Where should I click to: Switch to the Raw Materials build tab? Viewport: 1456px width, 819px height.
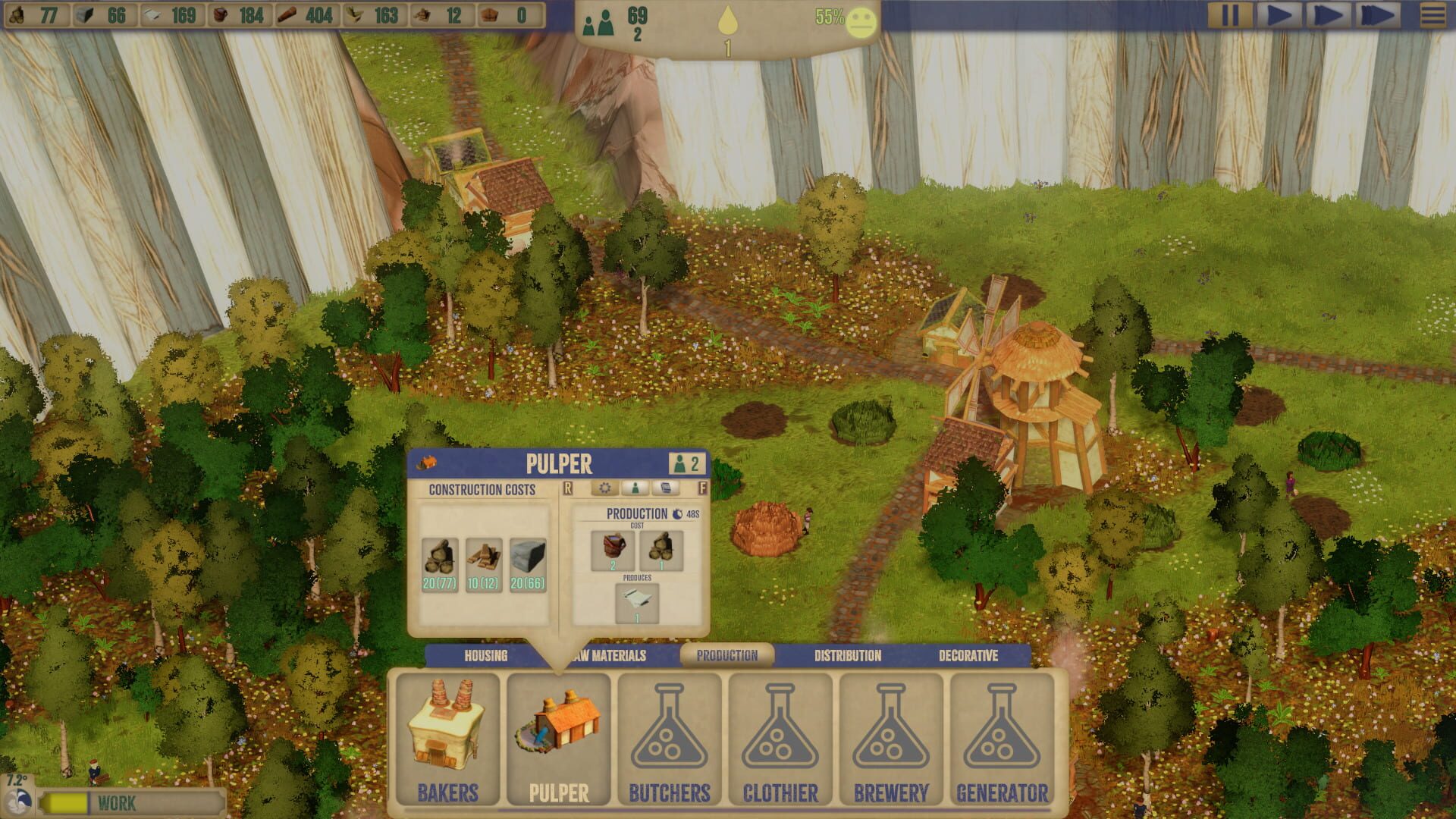click(x=610, y=656)
